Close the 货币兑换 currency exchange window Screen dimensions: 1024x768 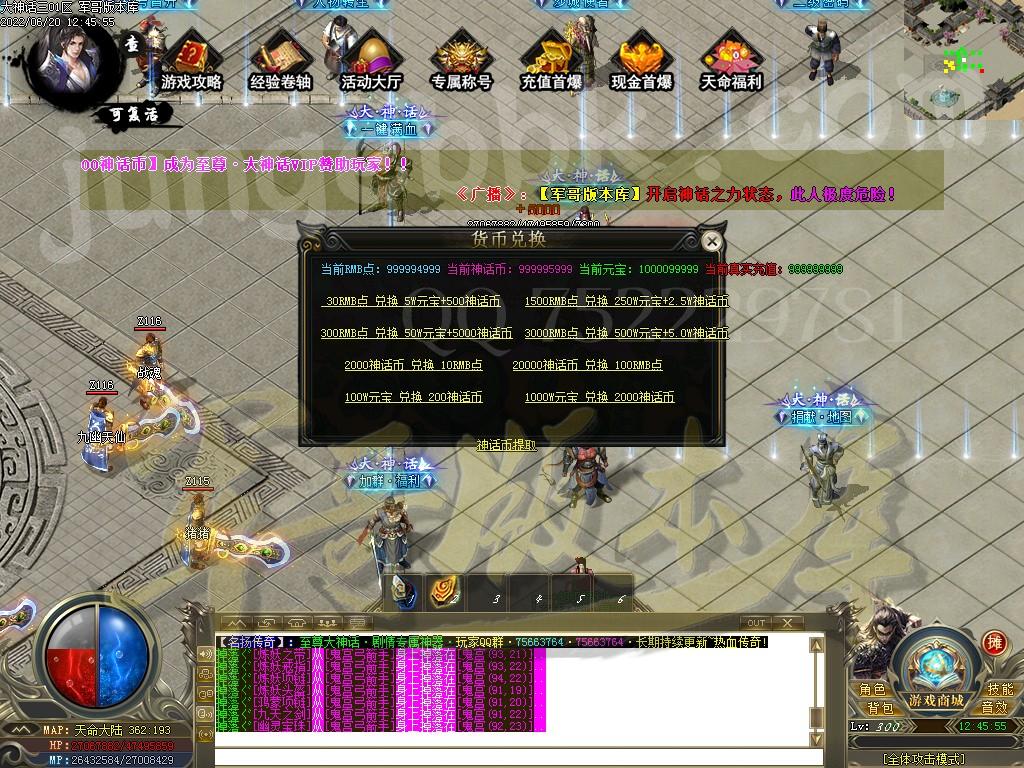tap(711, 241)
